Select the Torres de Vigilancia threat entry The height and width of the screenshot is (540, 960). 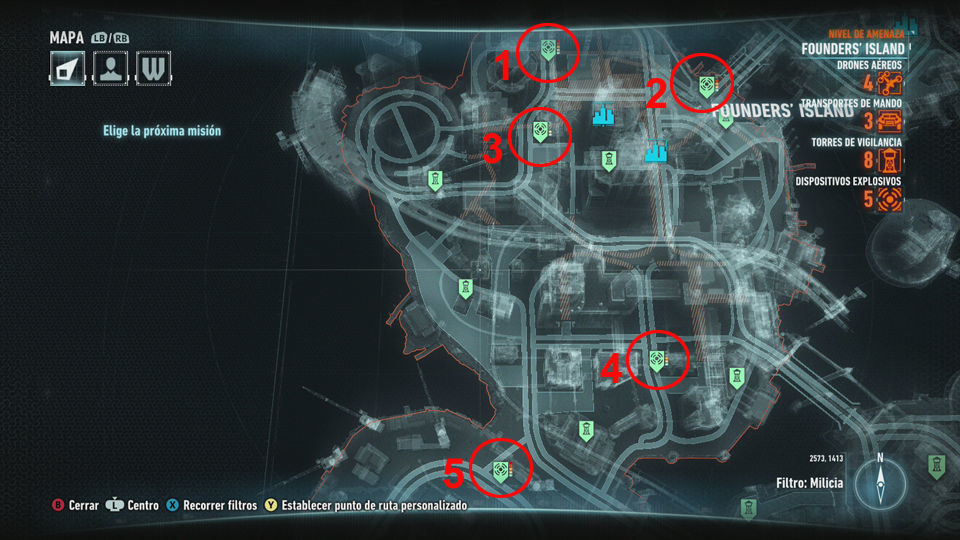pos(889,160)
